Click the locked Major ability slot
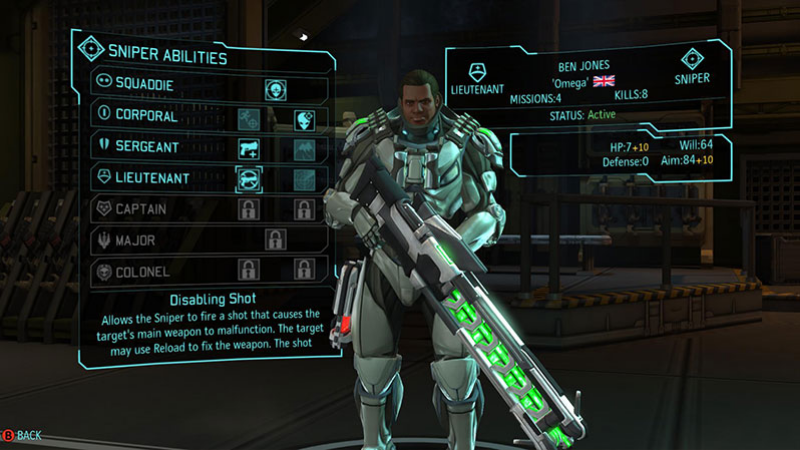 pyautogui.click(x=275, y=240)
